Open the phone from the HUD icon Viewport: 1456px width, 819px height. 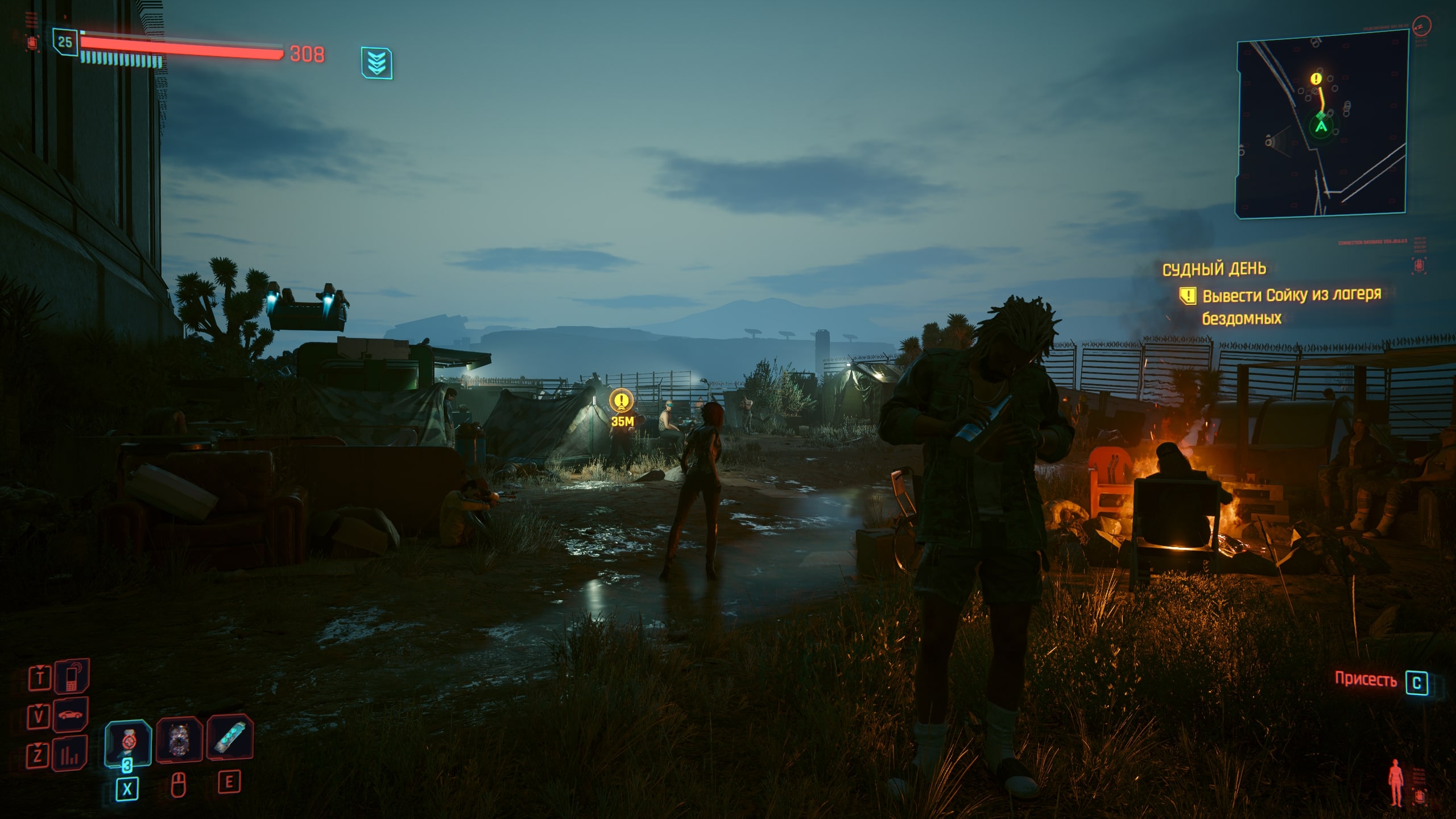pos(72,676)
